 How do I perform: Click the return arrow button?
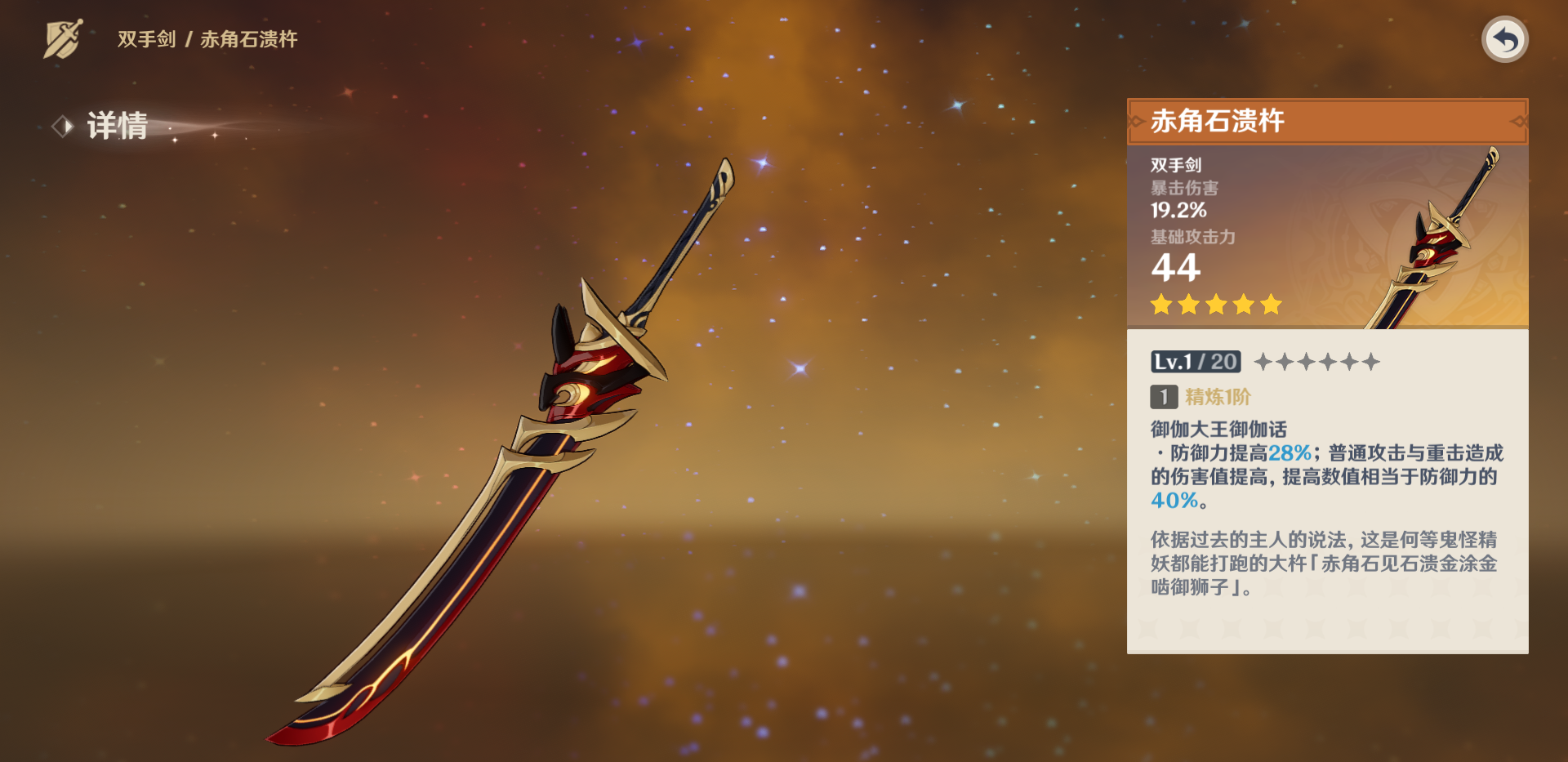point(1504,39)
